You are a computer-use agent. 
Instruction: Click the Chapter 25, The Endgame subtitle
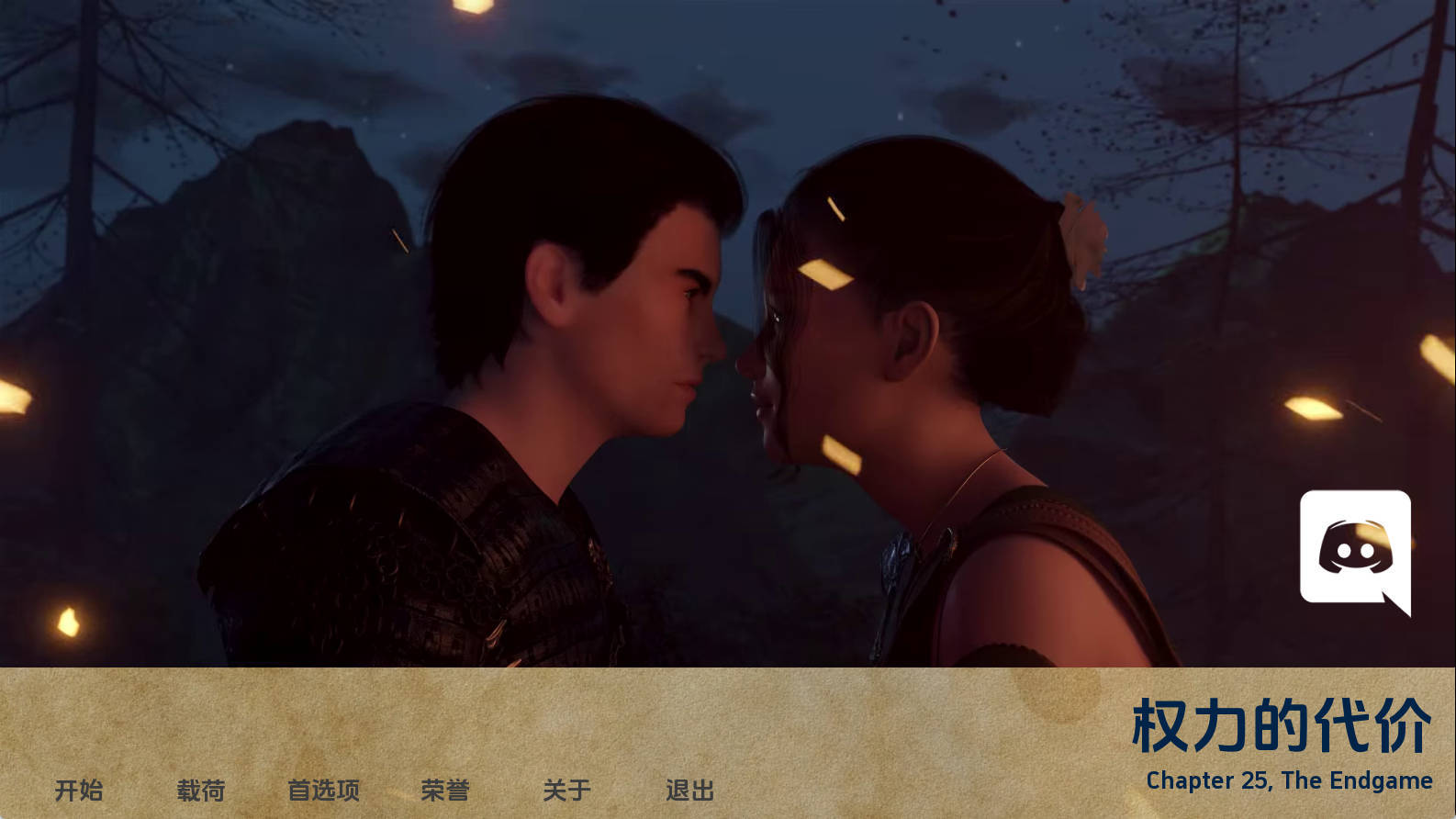(1289, 780)
